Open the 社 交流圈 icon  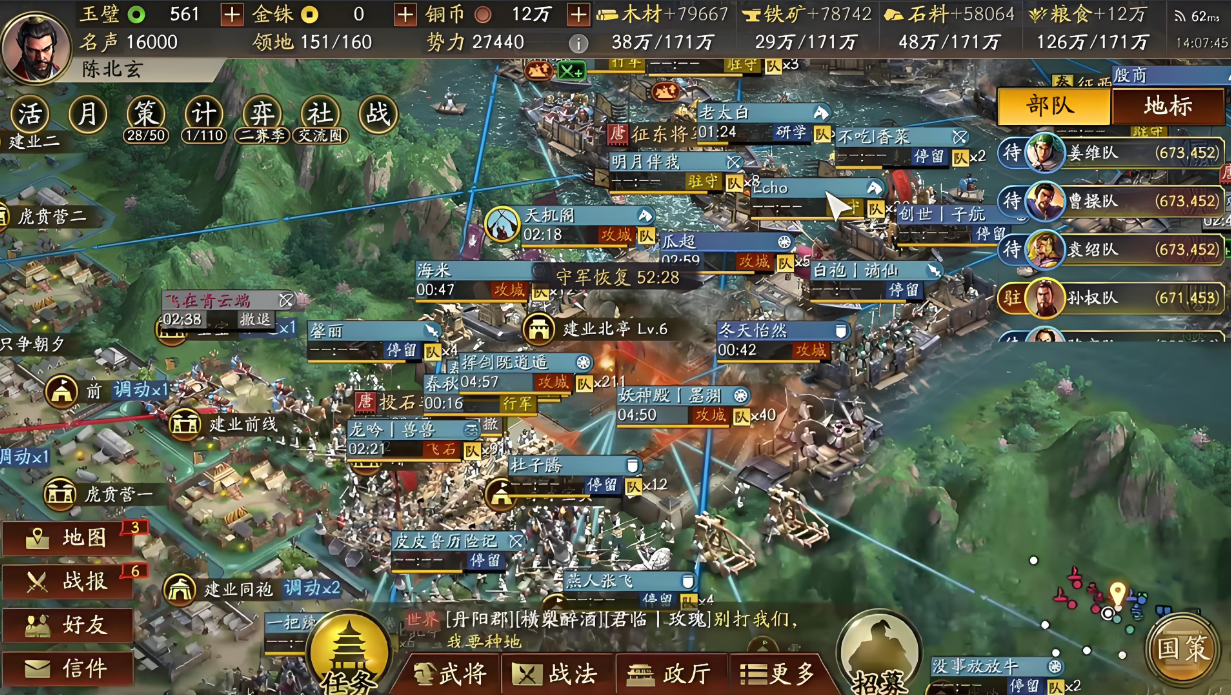(x=319, y=115)
